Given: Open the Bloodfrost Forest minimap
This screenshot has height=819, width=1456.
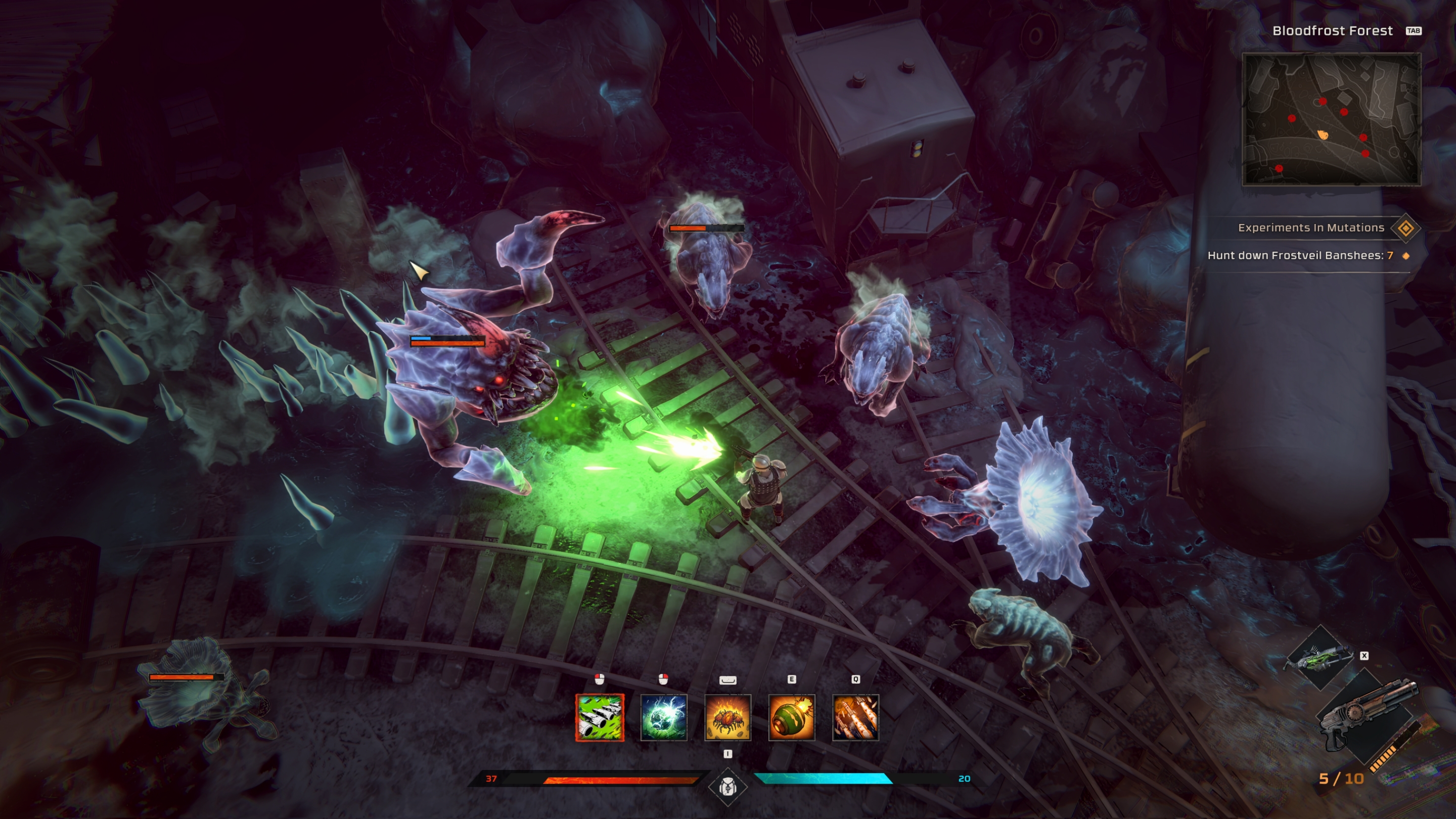Looking at the screenshot, I should point(1331,119).
